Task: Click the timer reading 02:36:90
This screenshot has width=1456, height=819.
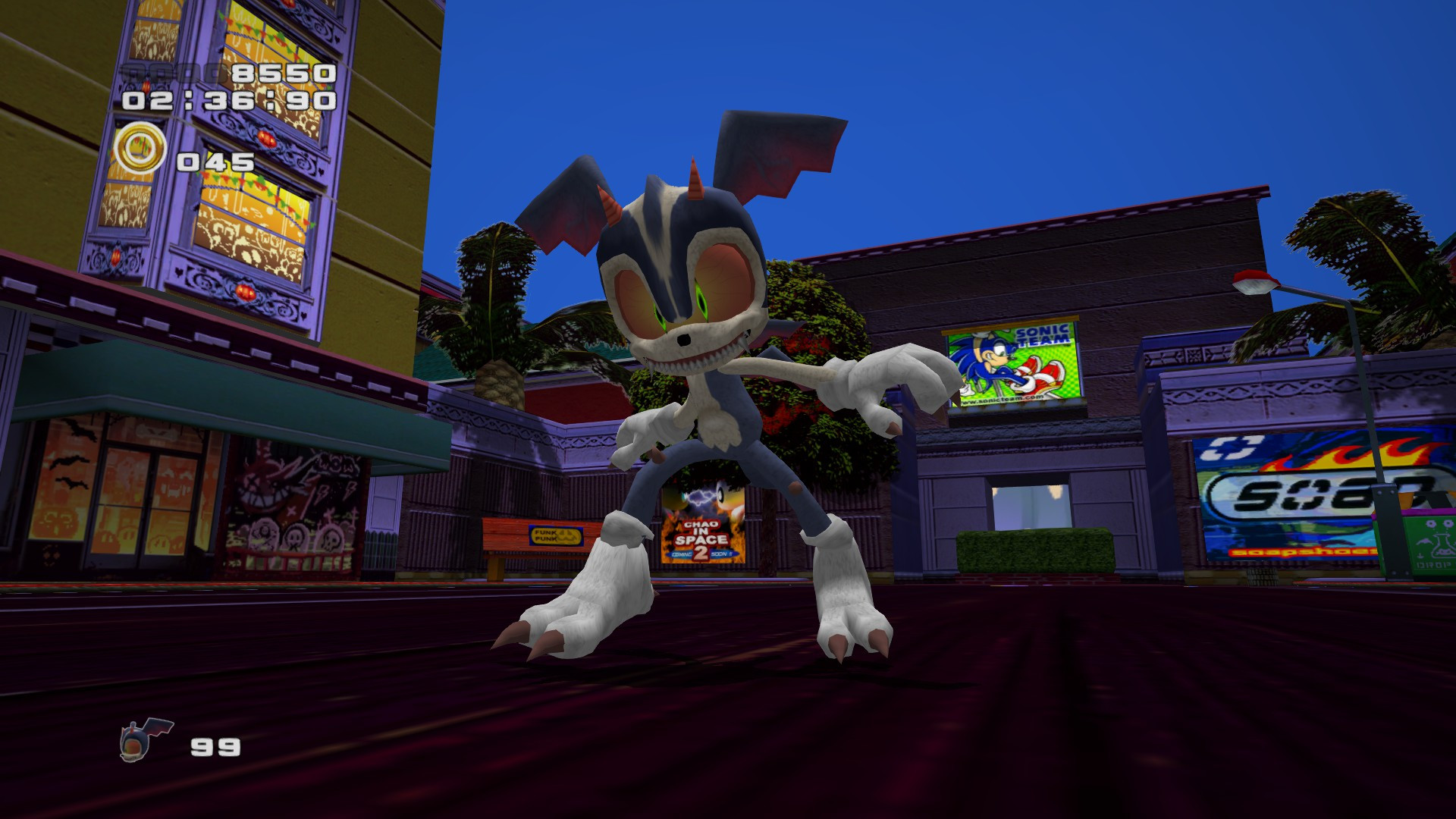Action: click(x=226, y=99)
